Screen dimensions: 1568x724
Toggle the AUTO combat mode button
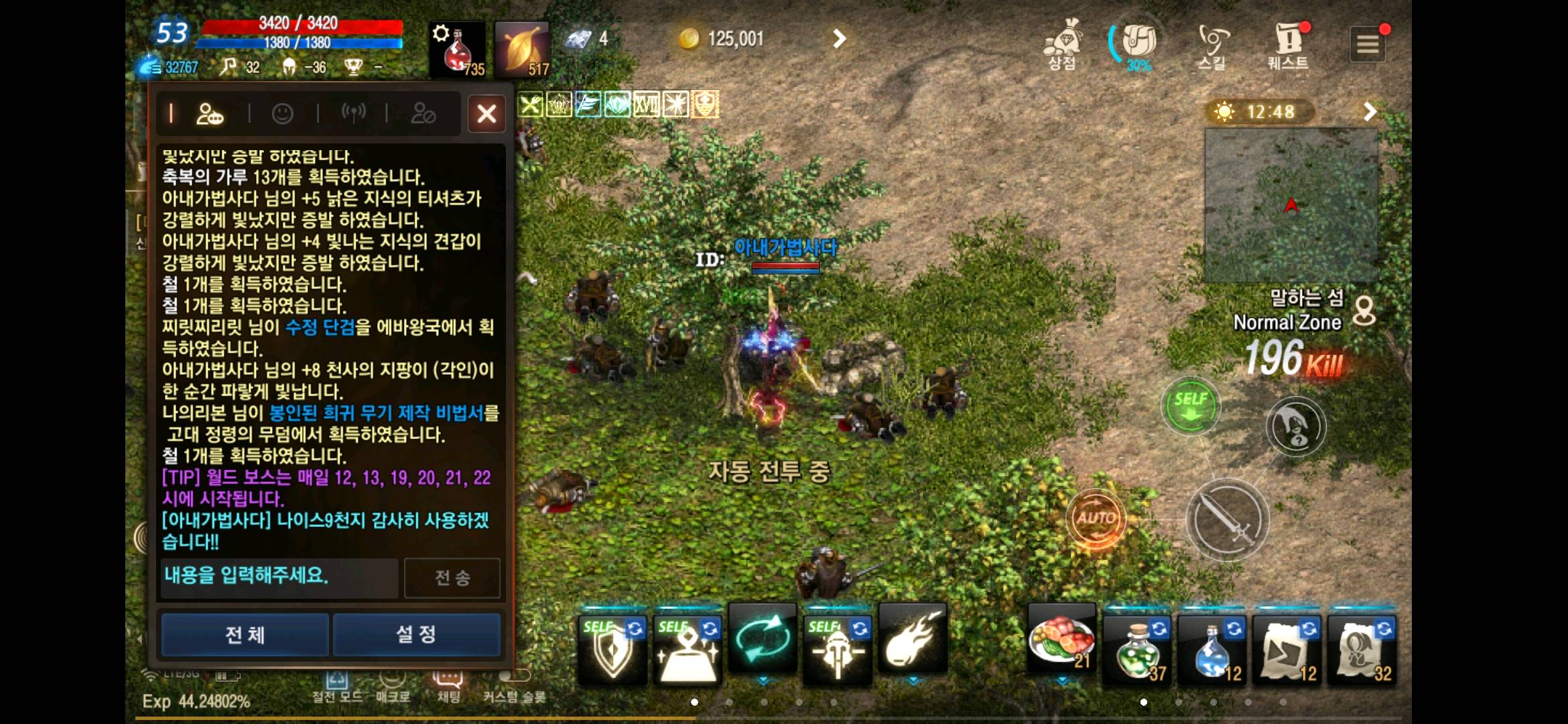click(x=1096, y=517)
